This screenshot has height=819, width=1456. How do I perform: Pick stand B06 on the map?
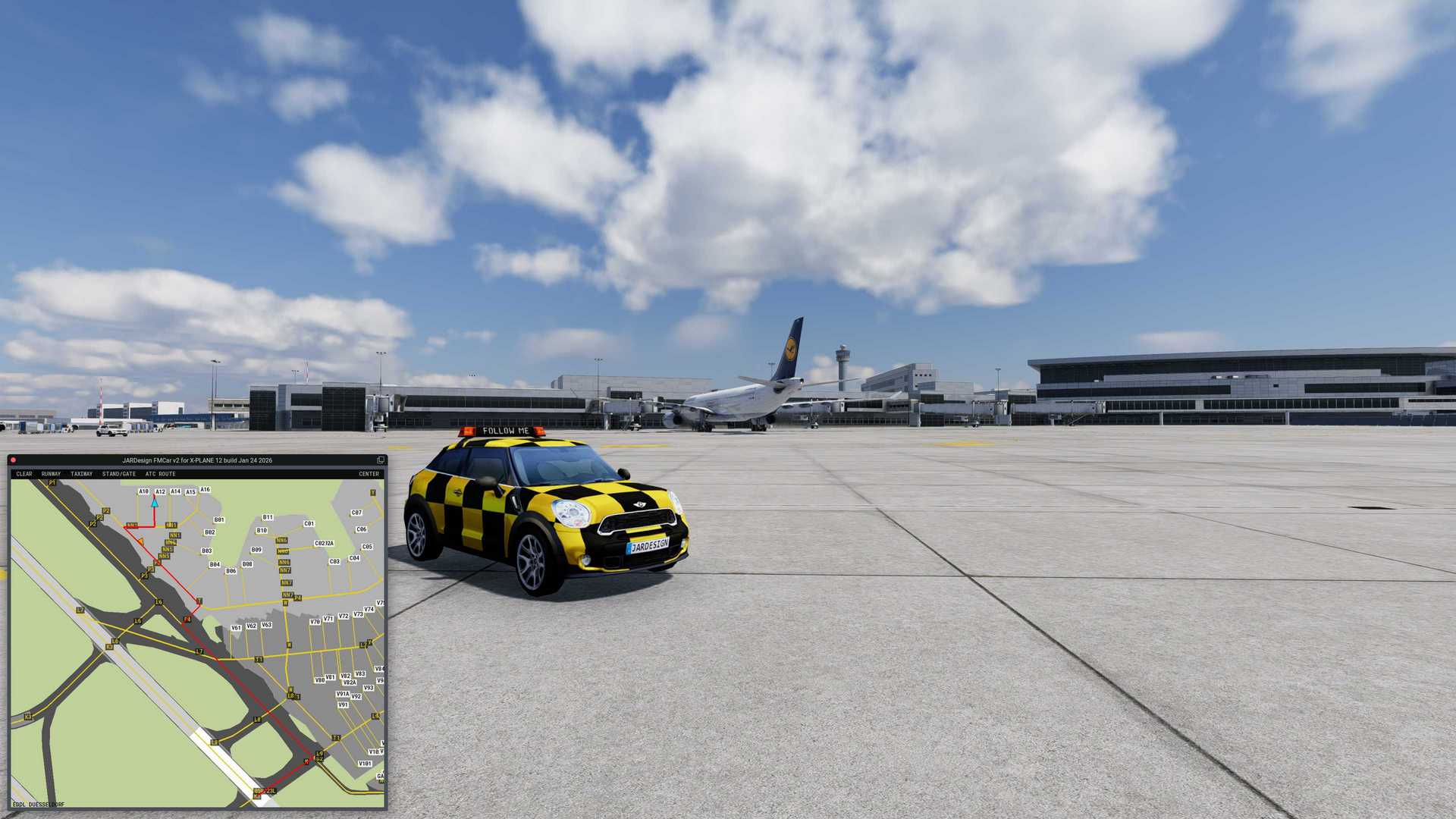(231, 571)
